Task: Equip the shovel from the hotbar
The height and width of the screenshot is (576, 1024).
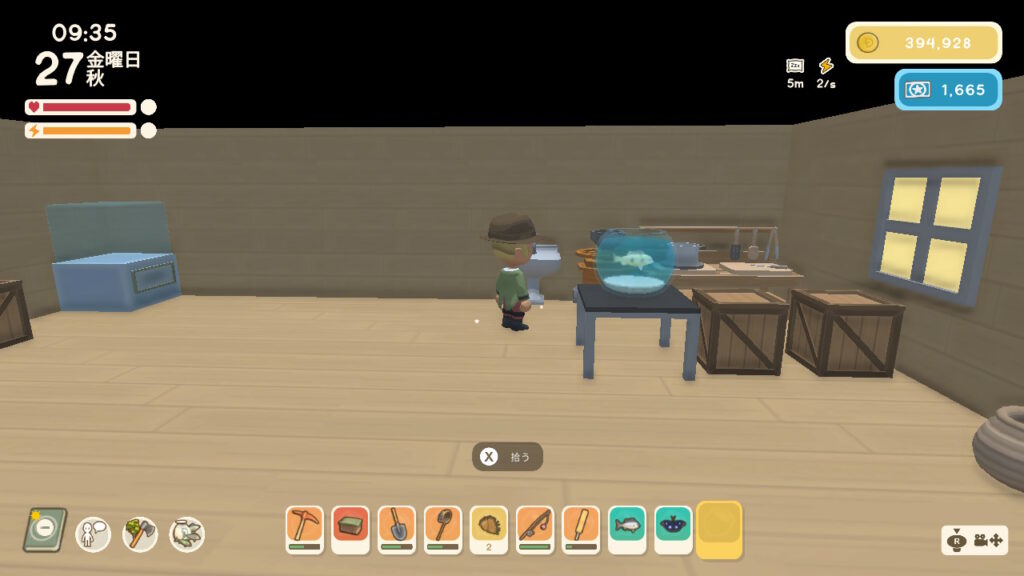Action: pyautogui.click(x=396, y=528)
